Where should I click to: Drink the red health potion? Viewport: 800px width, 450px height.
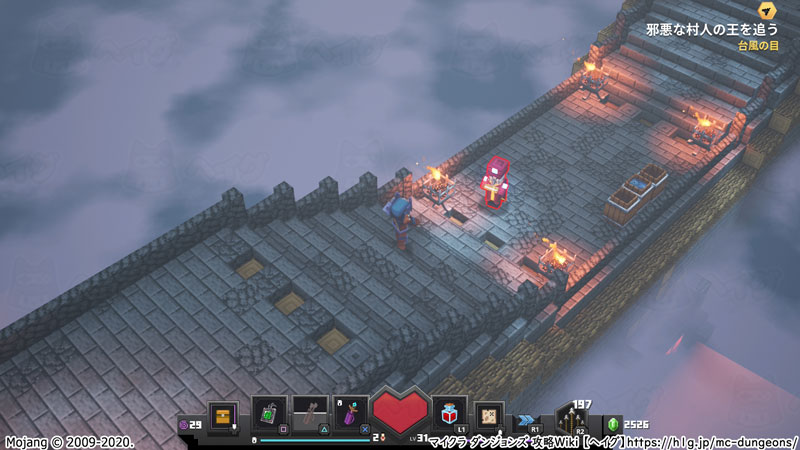tap(448, 413)
